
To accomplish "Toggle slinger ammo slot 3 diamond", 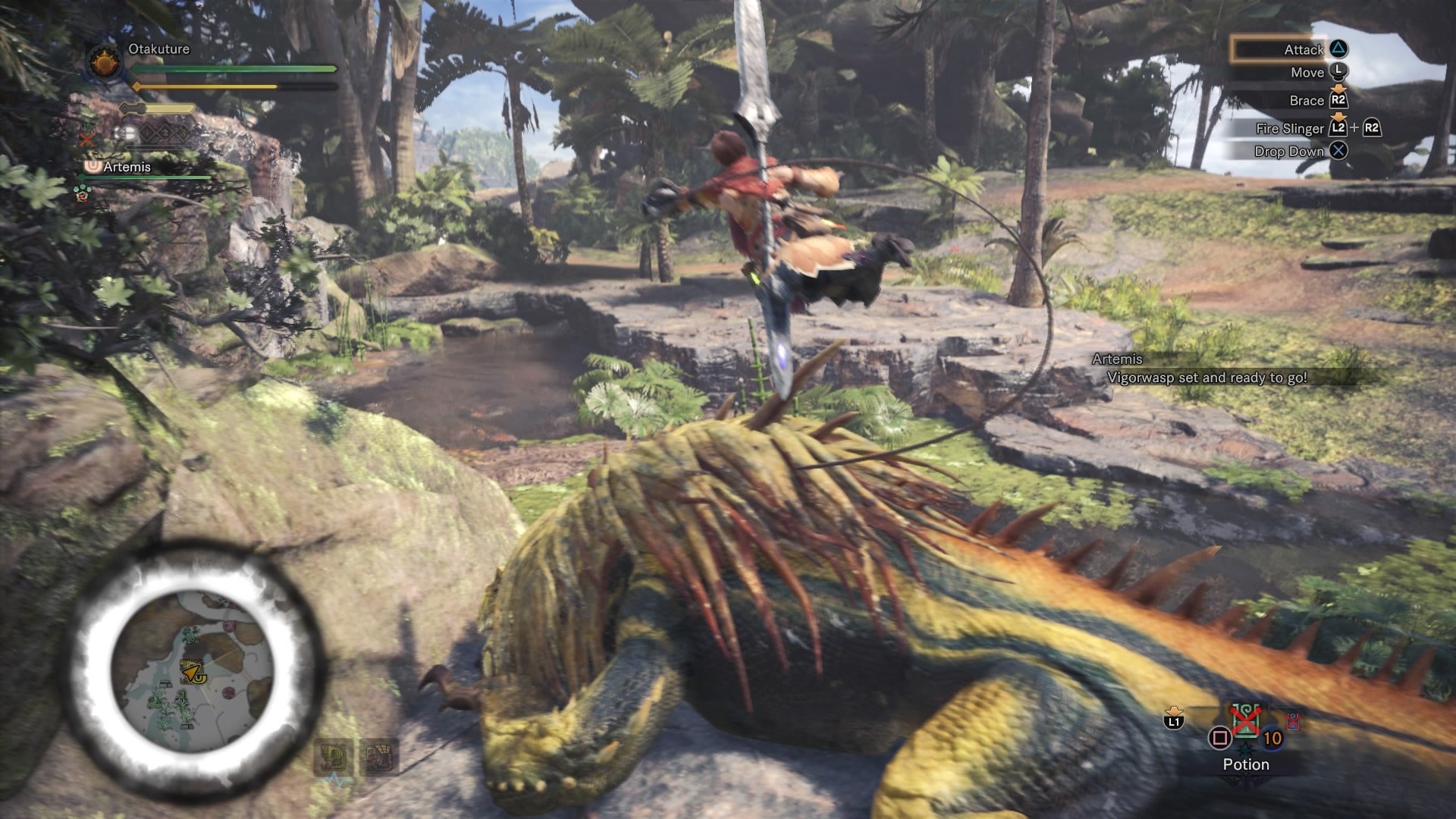I will (x=184, y=132).
